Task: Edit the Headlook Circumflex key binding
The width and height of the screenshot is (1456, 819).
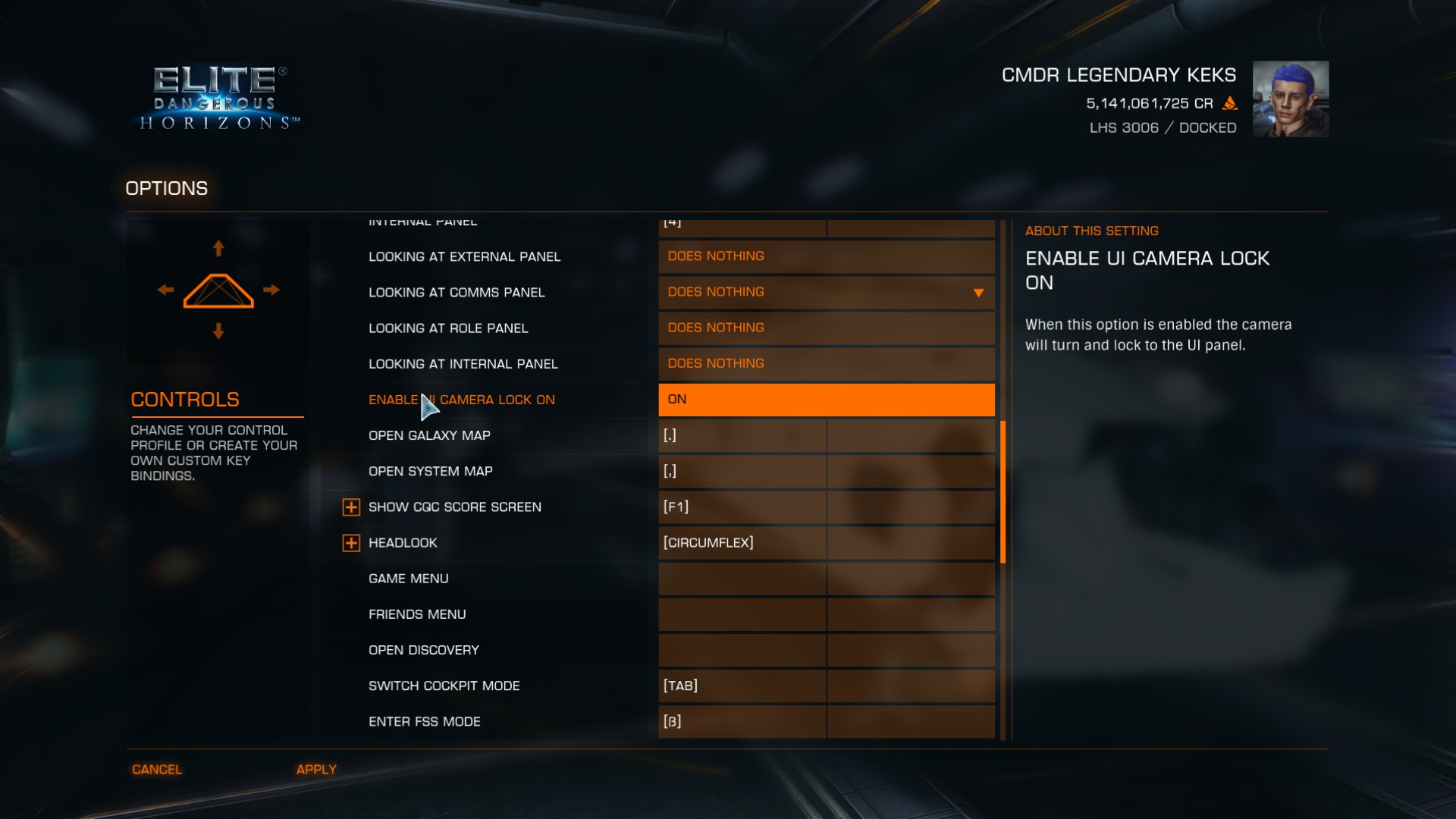Action: click(x=742, y=543)
